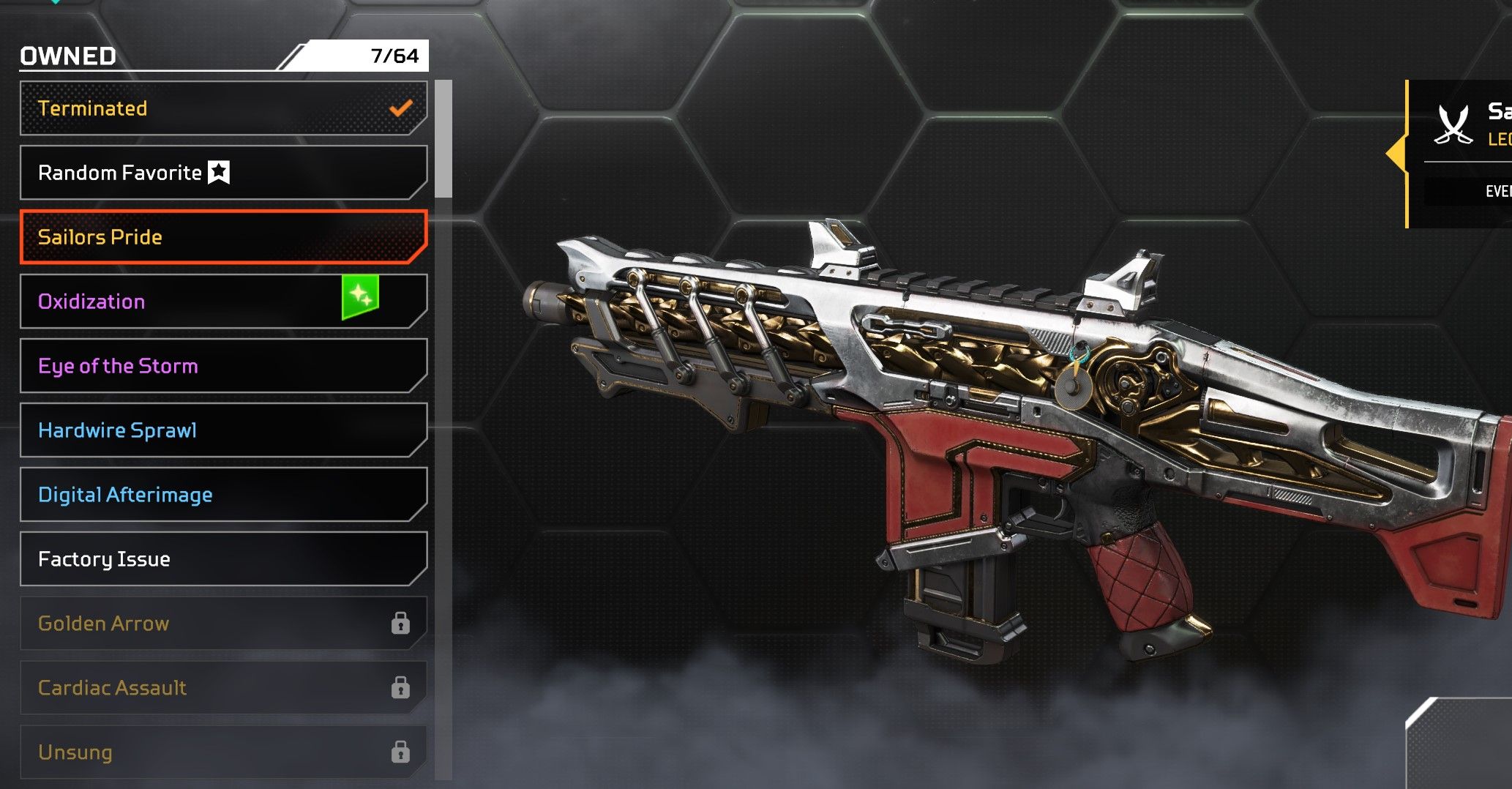Image resolution: width=1512 pixels, height=789 pixels.
Task: Select the Factory Issue default skin
Action: [x=223, y=559]
